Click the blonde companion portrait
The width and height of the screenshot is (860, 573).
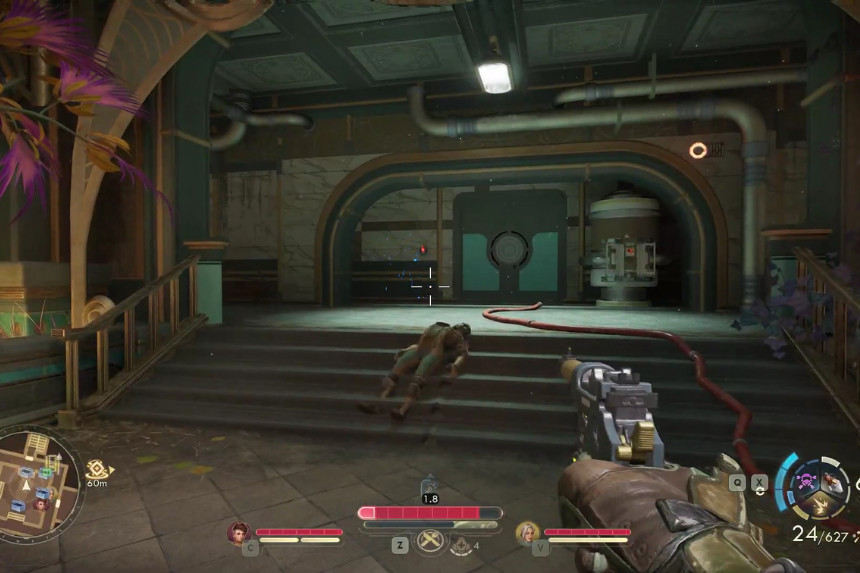(527, 533)
